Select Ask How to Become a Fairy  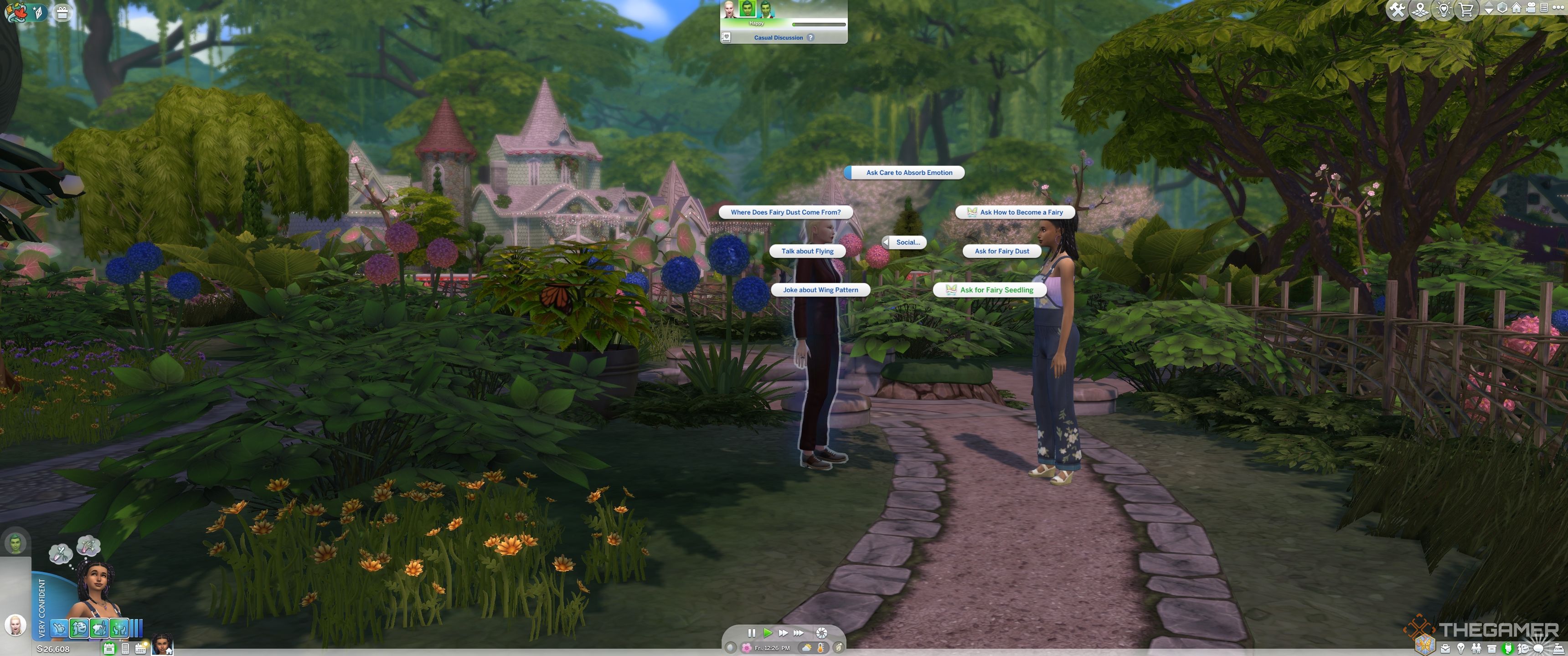(1020, 212)
